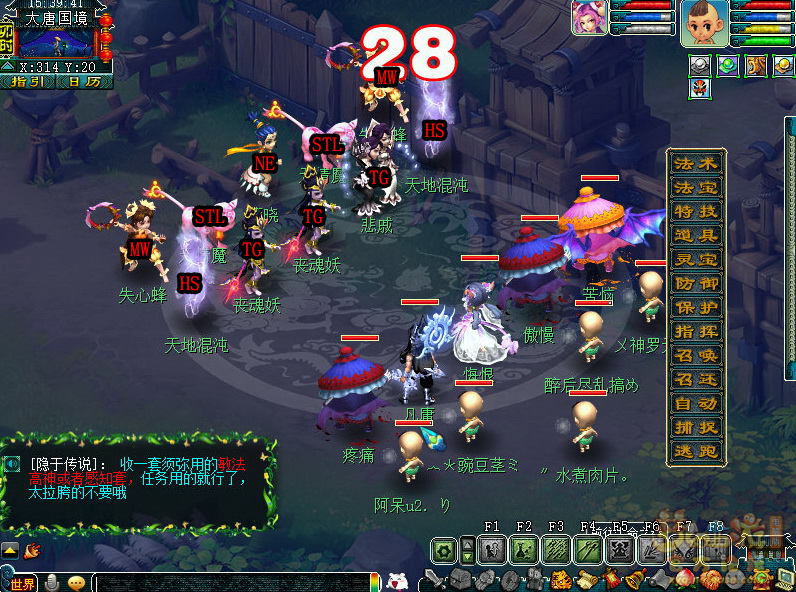Viewport: 796px width, 592px height.
Task: Open the hotbar gear settings button
Action: tap(443, 549)
